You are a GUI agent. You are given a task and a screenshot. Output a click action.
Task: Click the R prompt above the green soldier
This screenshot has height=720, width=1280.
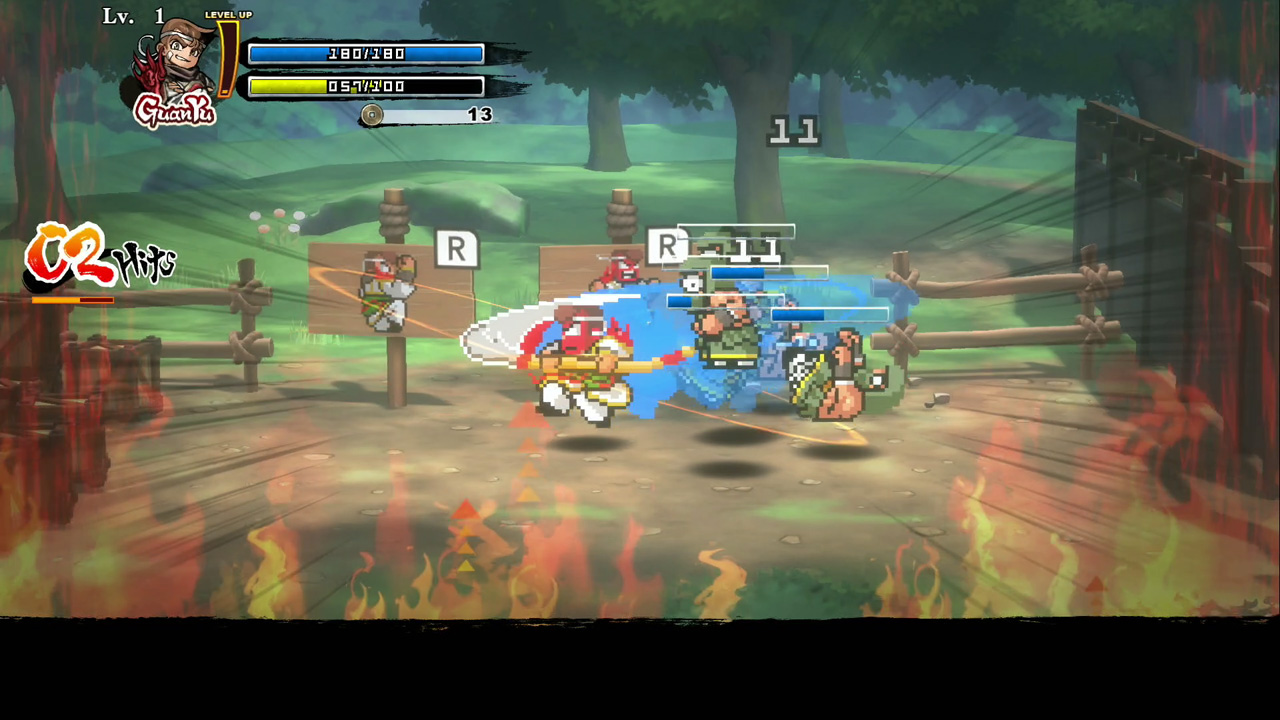pyautogui.click(x=668, y=247)
